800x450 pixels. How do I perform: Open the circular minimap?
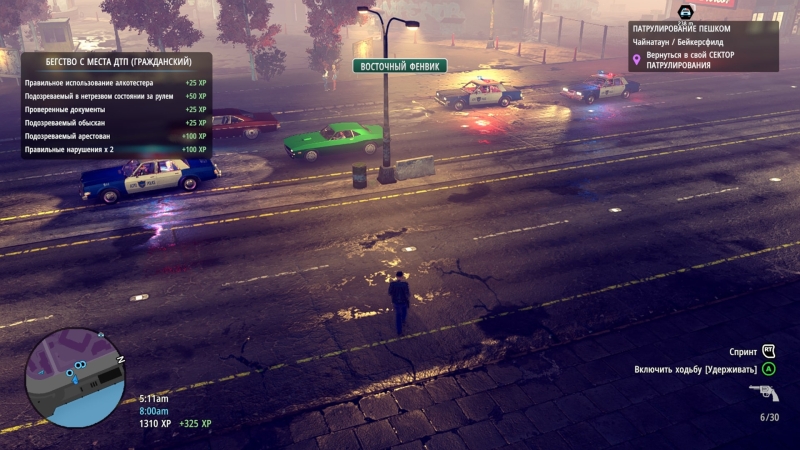74,378
